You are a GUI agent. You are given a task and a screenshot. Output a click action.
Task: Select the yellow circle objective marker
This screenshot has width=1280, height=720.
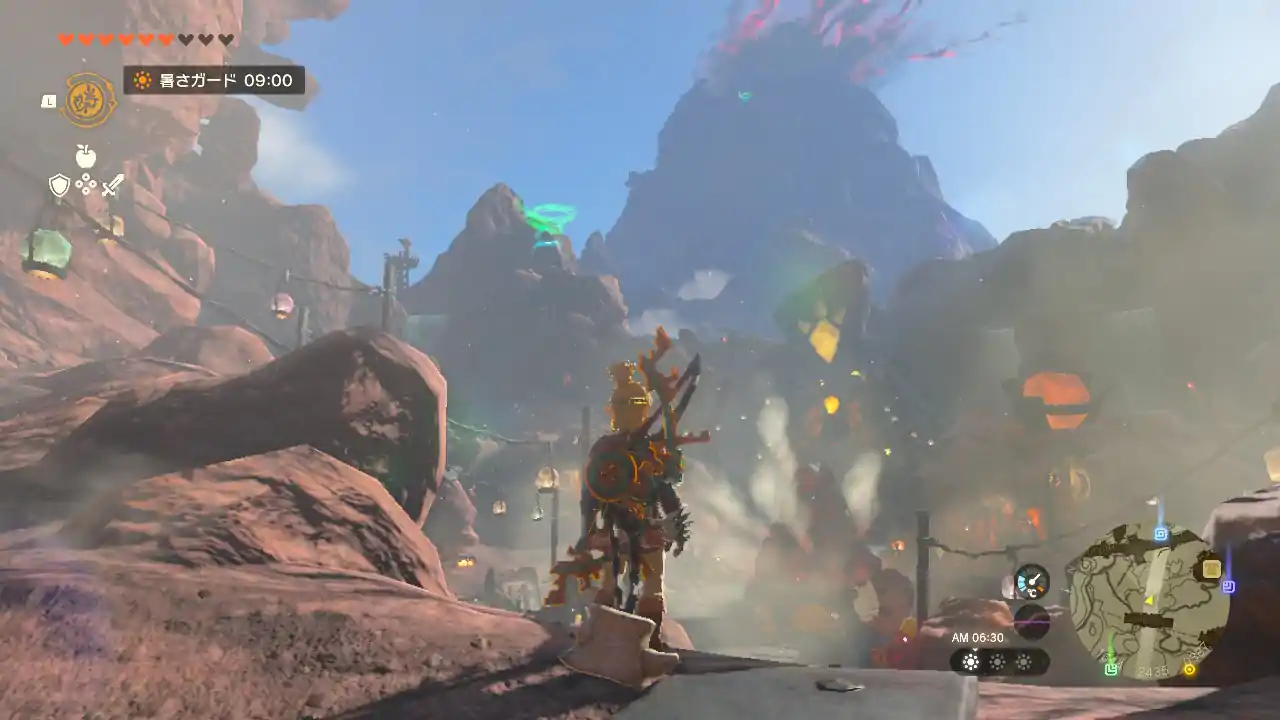click(1189, 669)
